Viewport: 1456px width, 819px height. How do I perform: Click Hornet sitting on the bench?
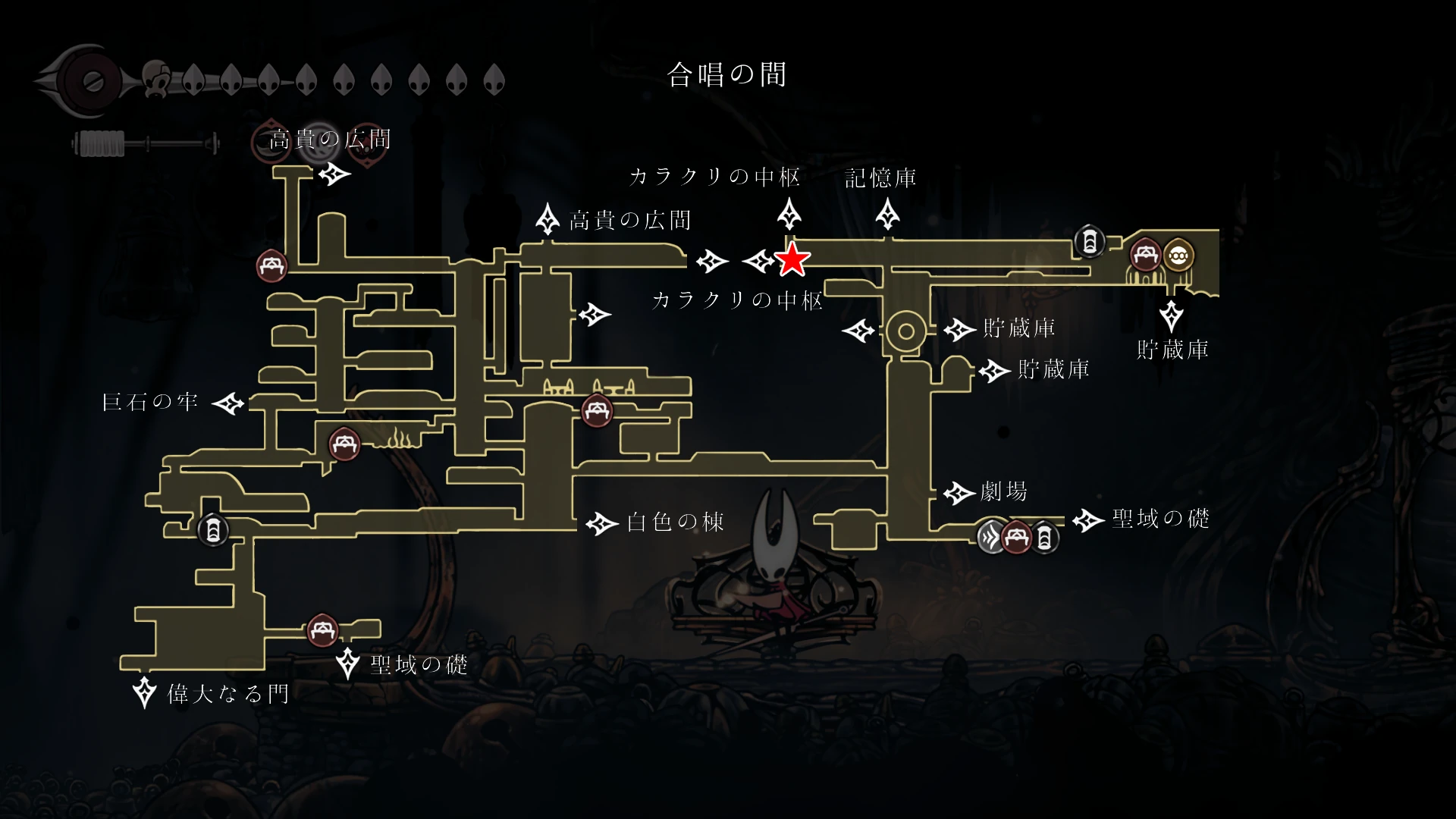[x=773, y=576]
